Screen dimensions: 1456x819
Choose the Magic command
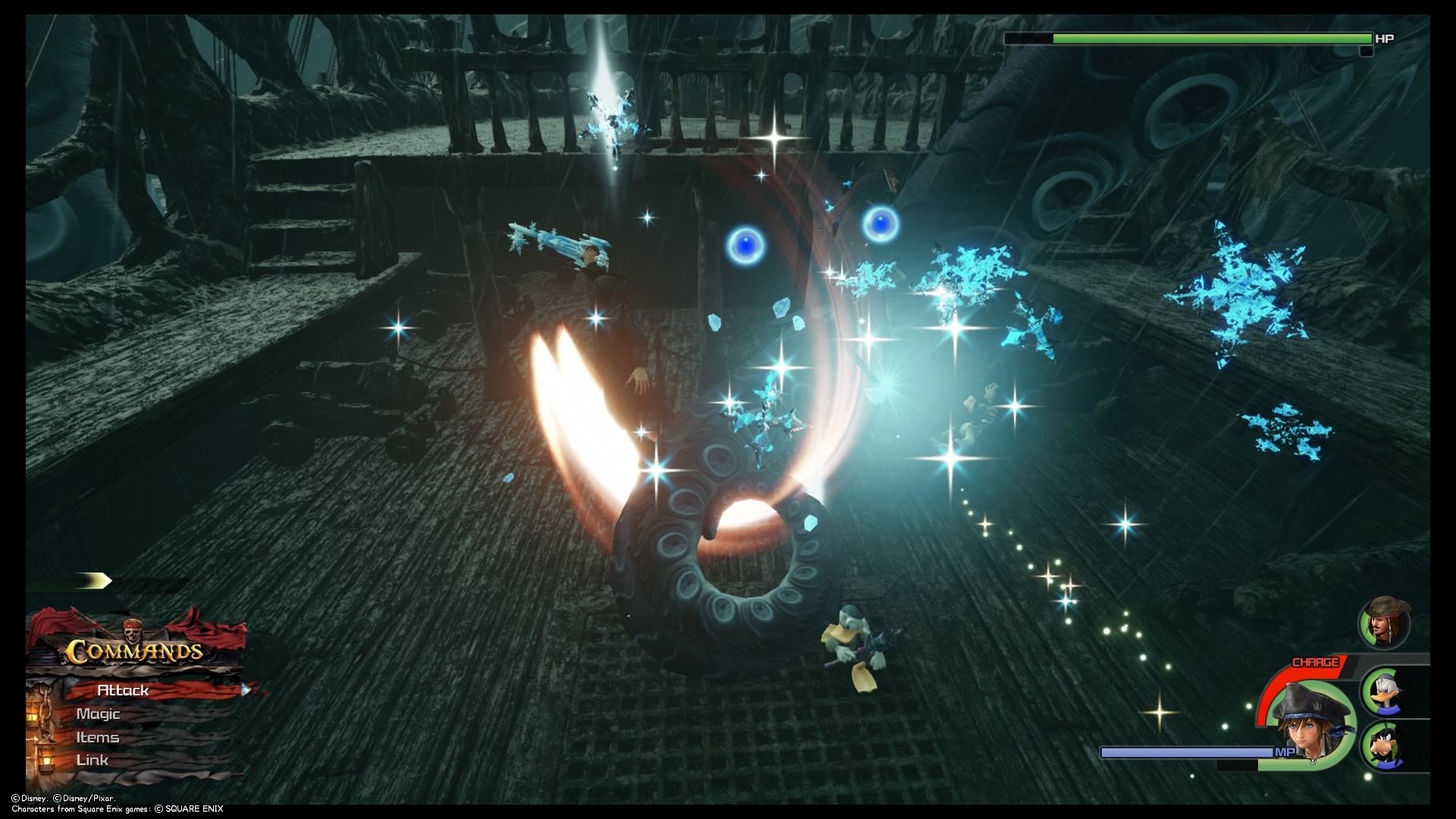pyautogui.click(x=99, y=714)
